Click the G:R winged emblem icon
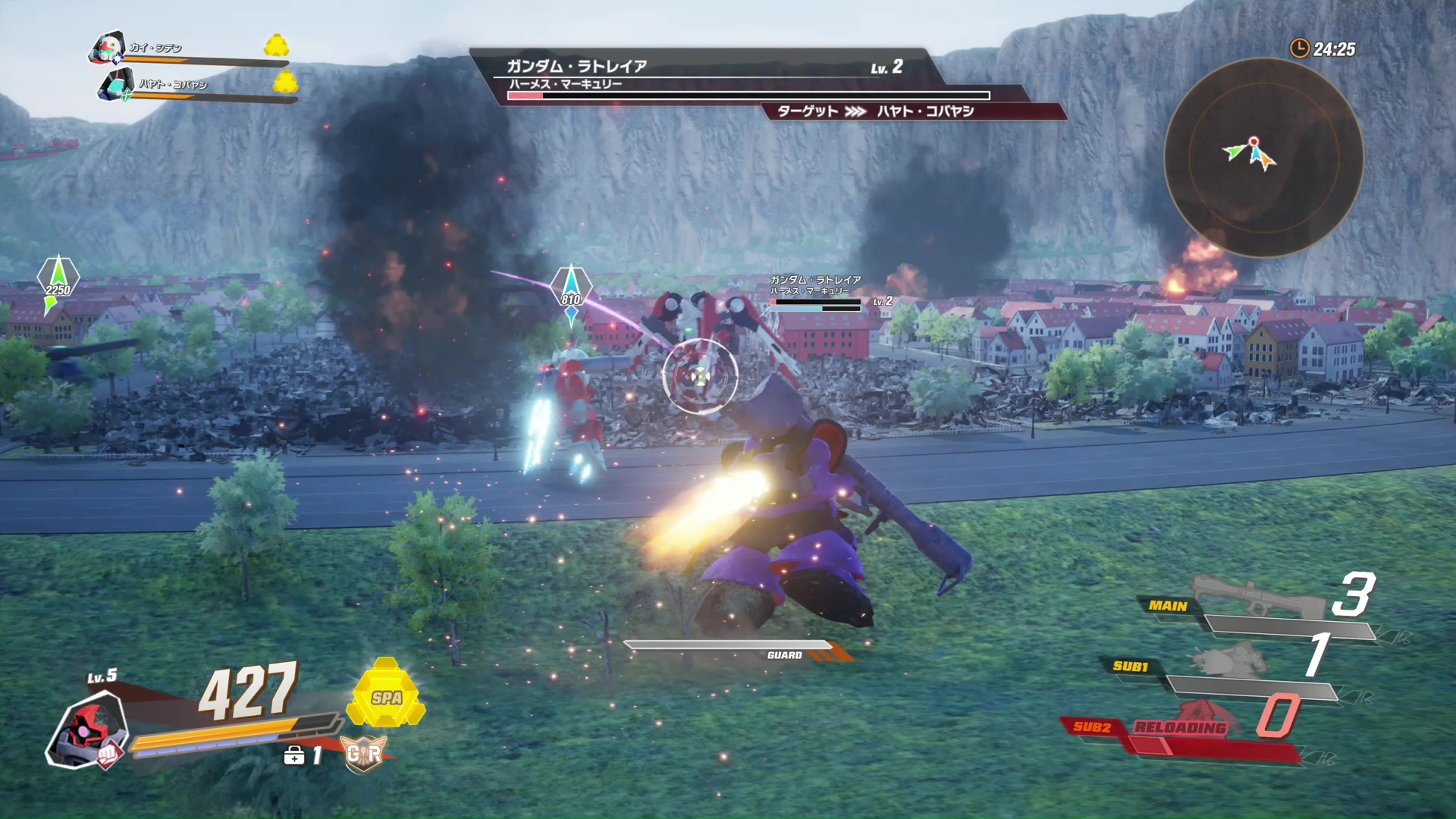This screenshot has height=819, width=1456. [364, 753]
